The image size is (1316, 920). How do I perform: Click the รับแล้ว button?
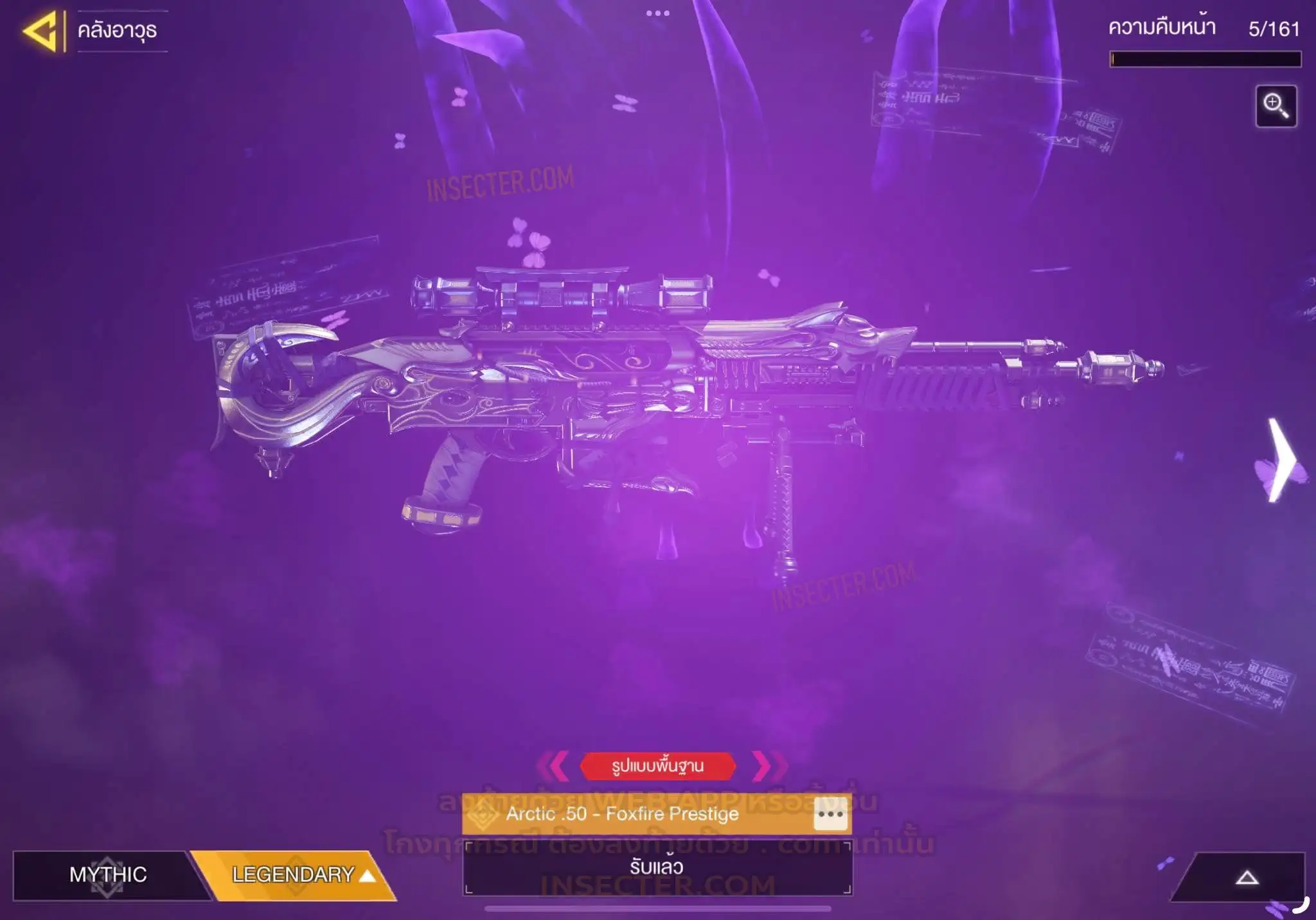pyautogui.click(x=657, y=867)
